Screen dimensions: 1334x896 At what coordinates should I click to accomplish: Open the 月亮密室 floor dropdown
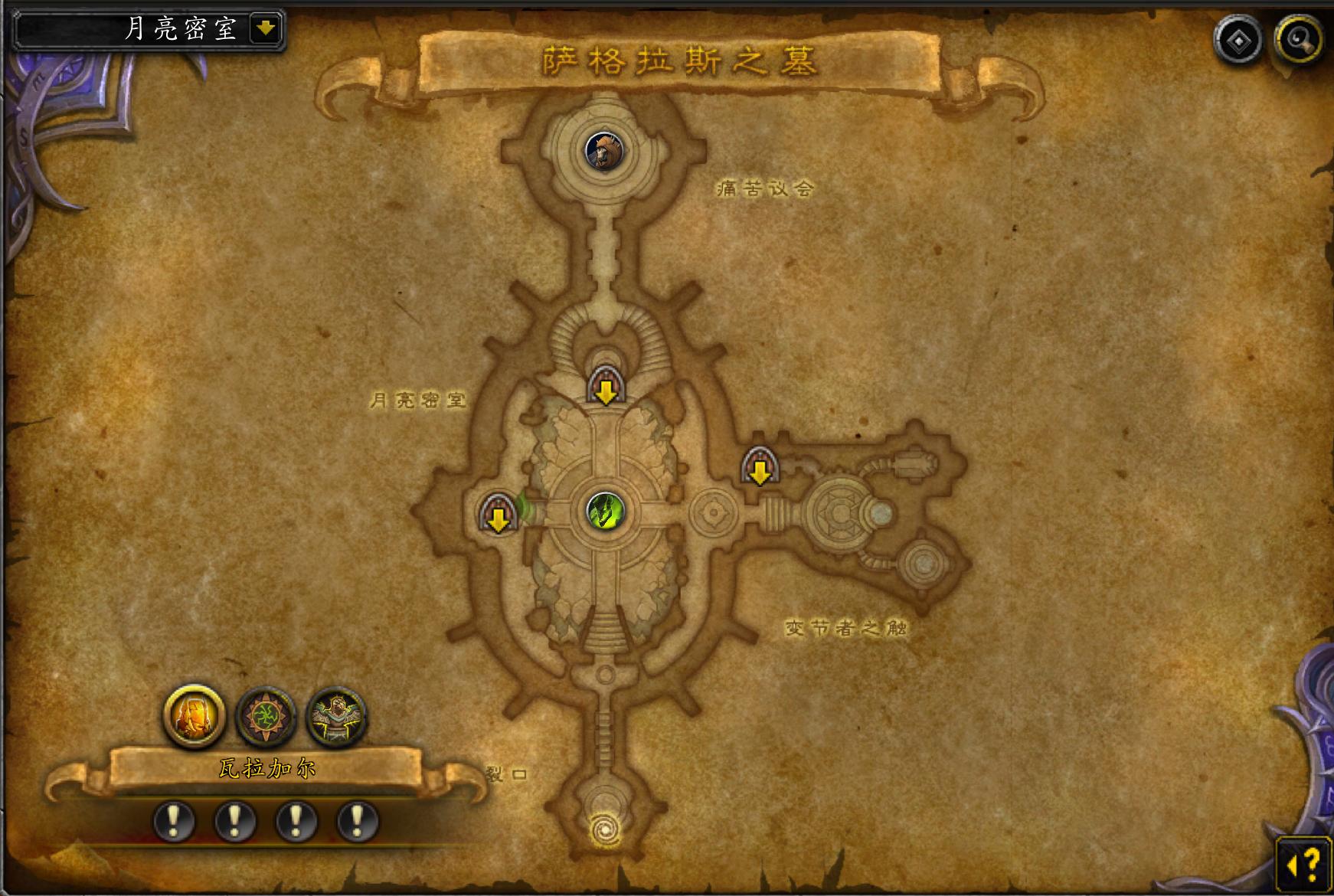pyautogui.click(x=265, y=29)
